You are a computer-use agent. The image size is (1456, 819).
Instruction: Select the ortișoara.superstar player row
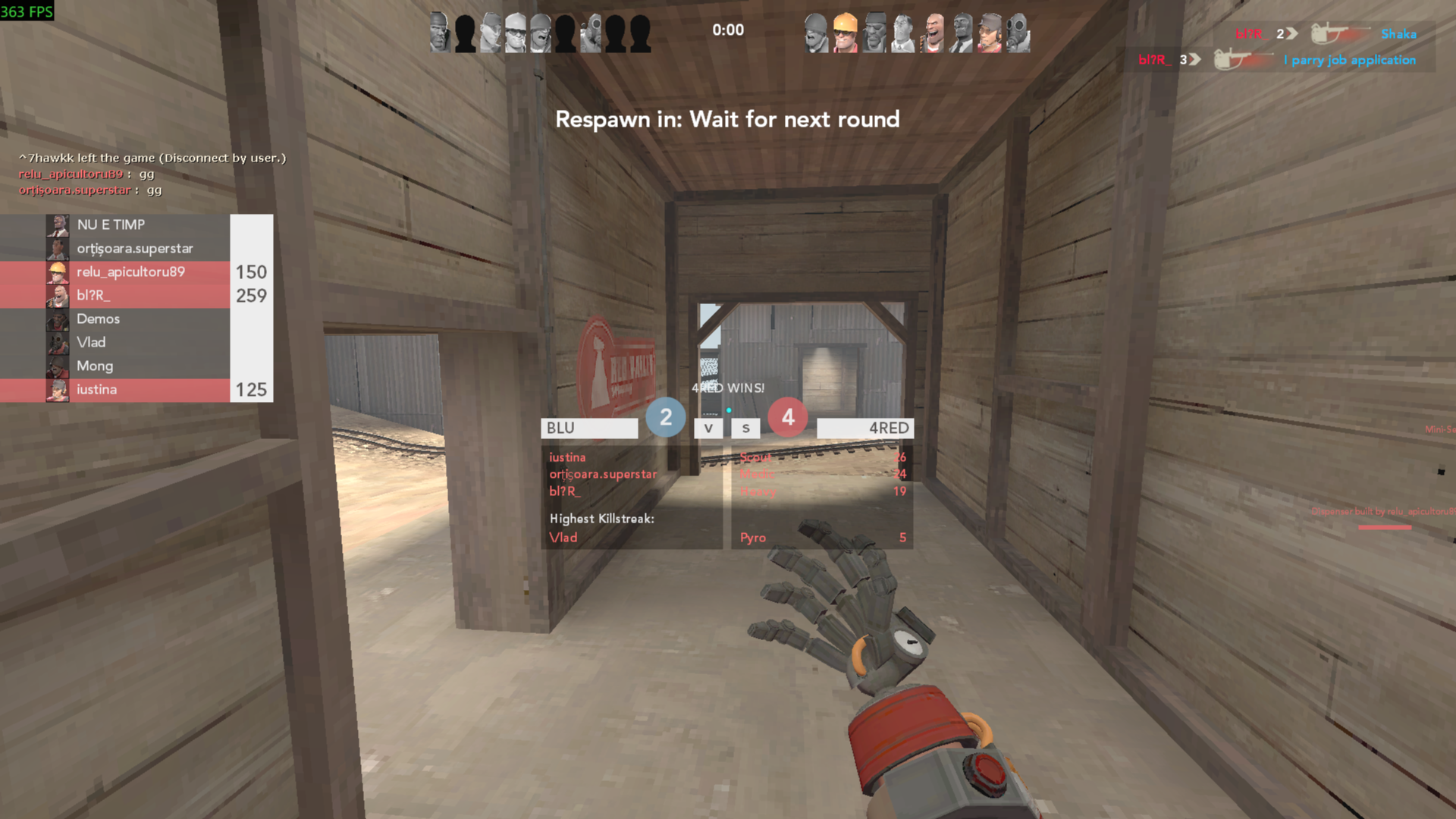pos(136,249)
